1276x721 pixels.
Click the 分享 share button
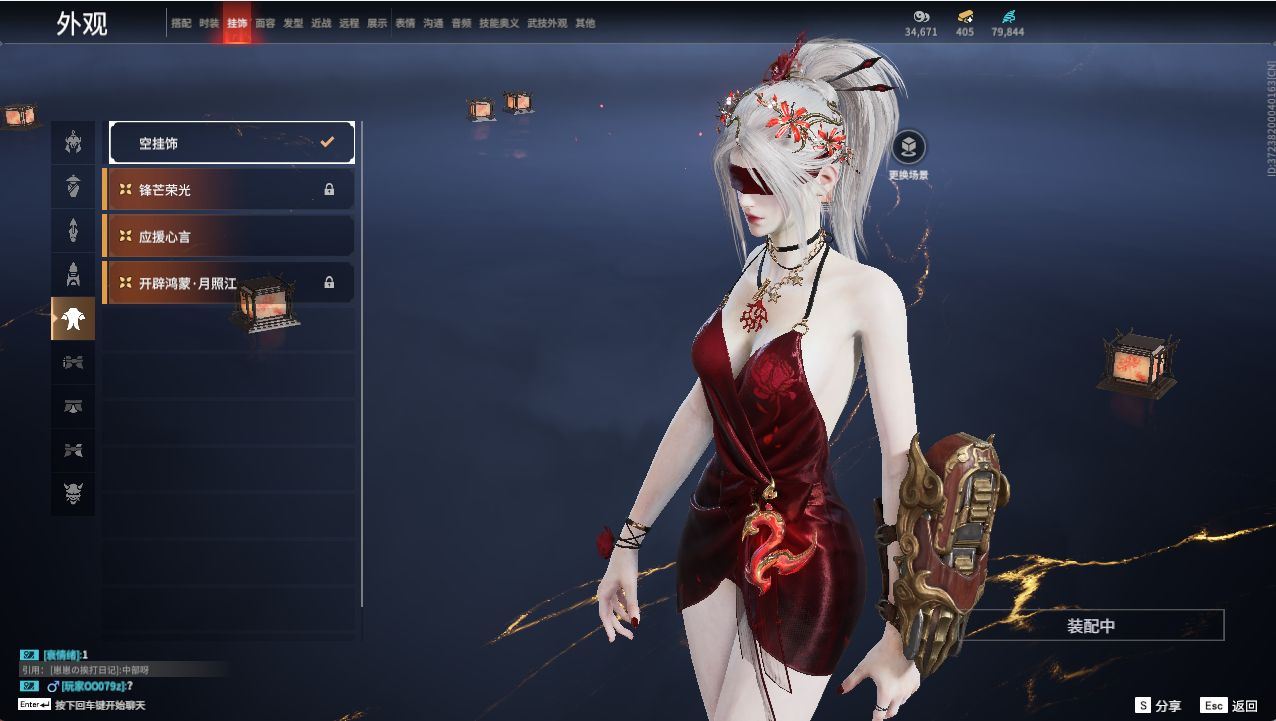tap(1158, 706)
